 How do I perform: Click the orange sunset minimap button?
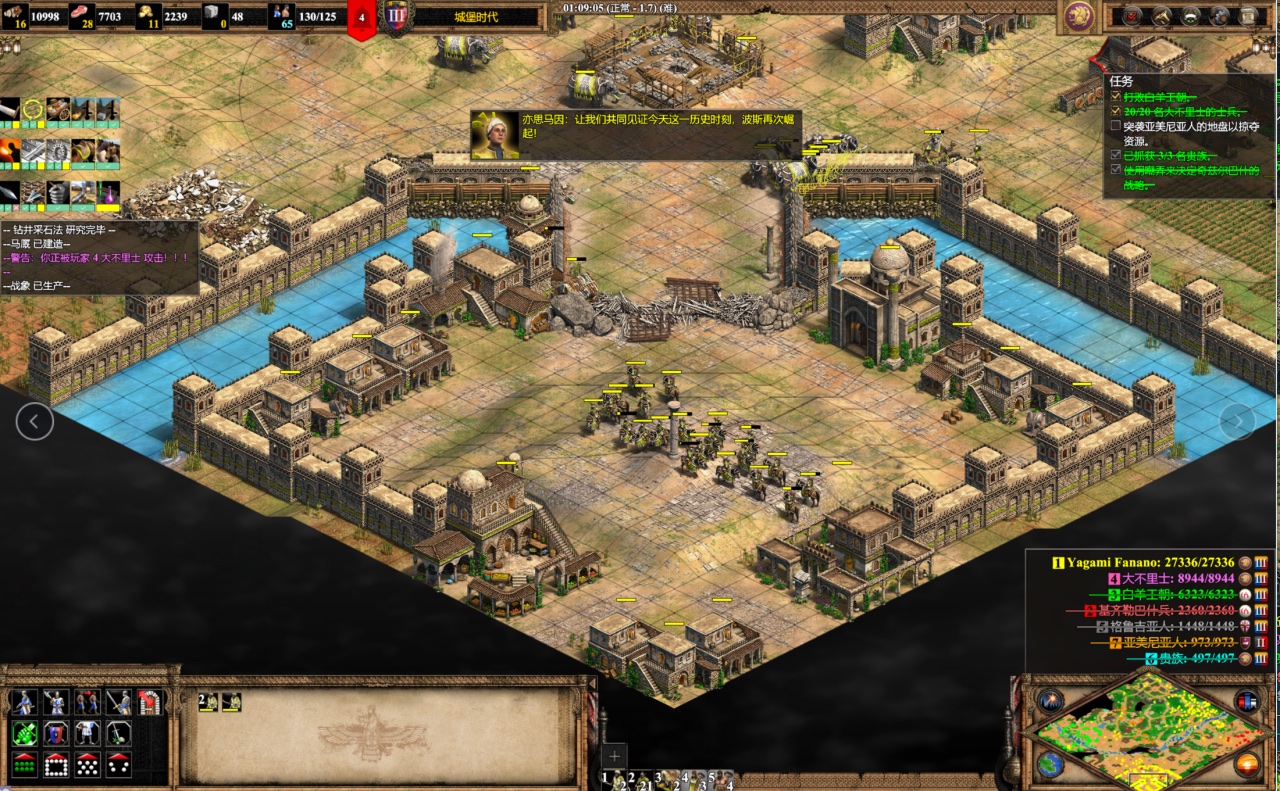pos(1247,765)
